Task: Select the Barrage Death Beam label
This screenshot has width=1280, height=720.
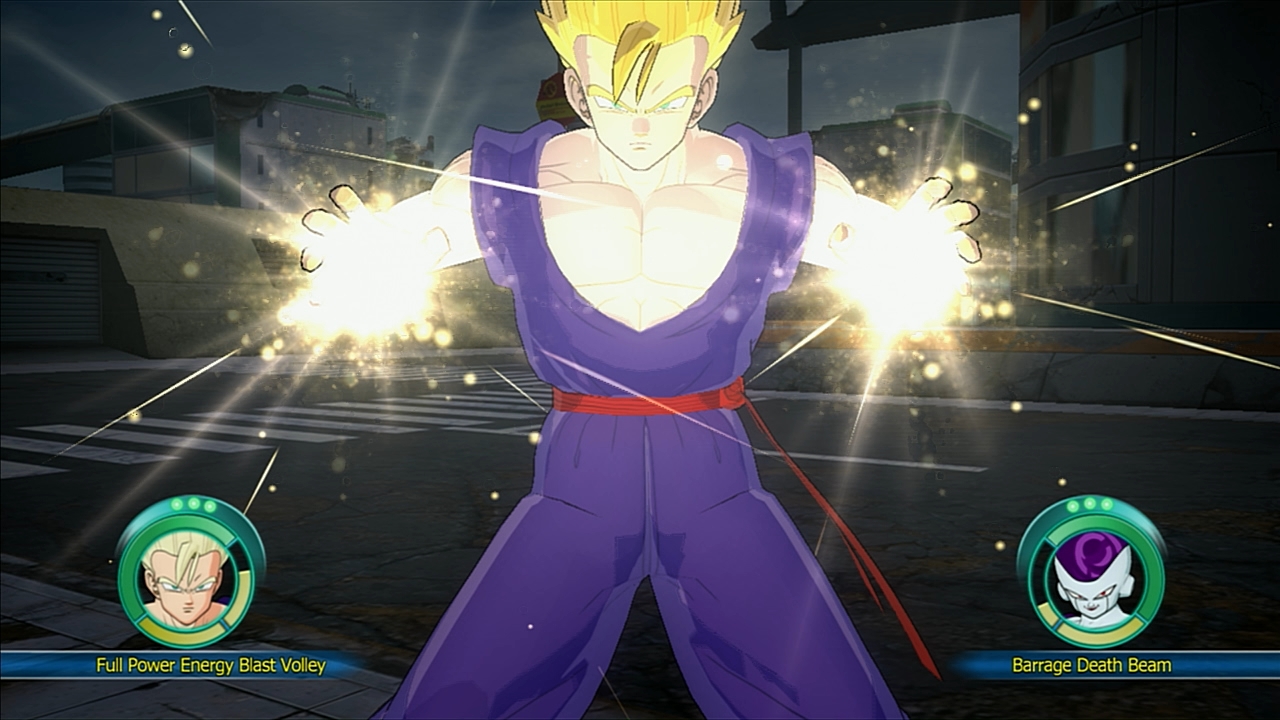Action: click(x=1091, y=665)
